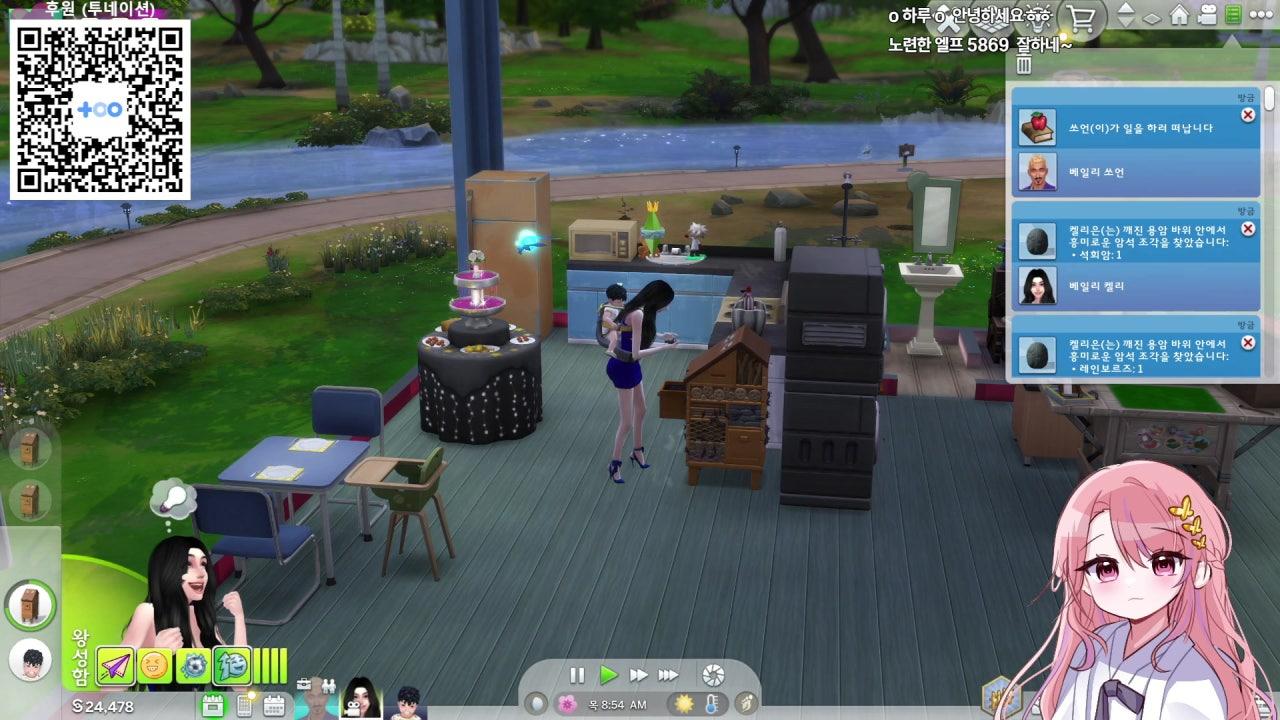Dismiss the 베일리 쏘언 notification with its X
The width and height of the screenshot is (1280, 720).
click(1247, 116)
